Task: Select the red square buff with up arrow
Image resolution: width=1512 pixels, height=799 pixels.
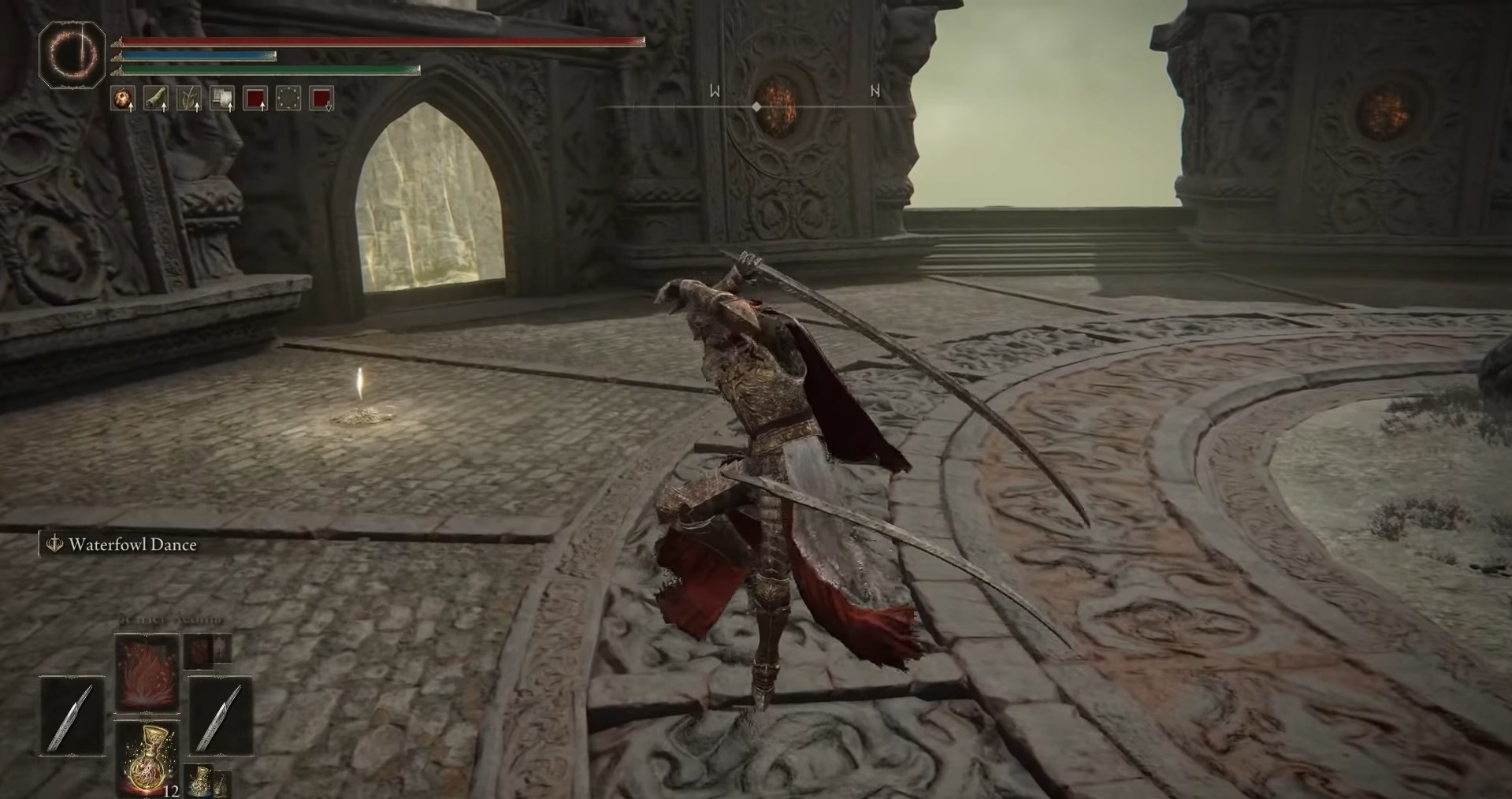Action: 255,98
